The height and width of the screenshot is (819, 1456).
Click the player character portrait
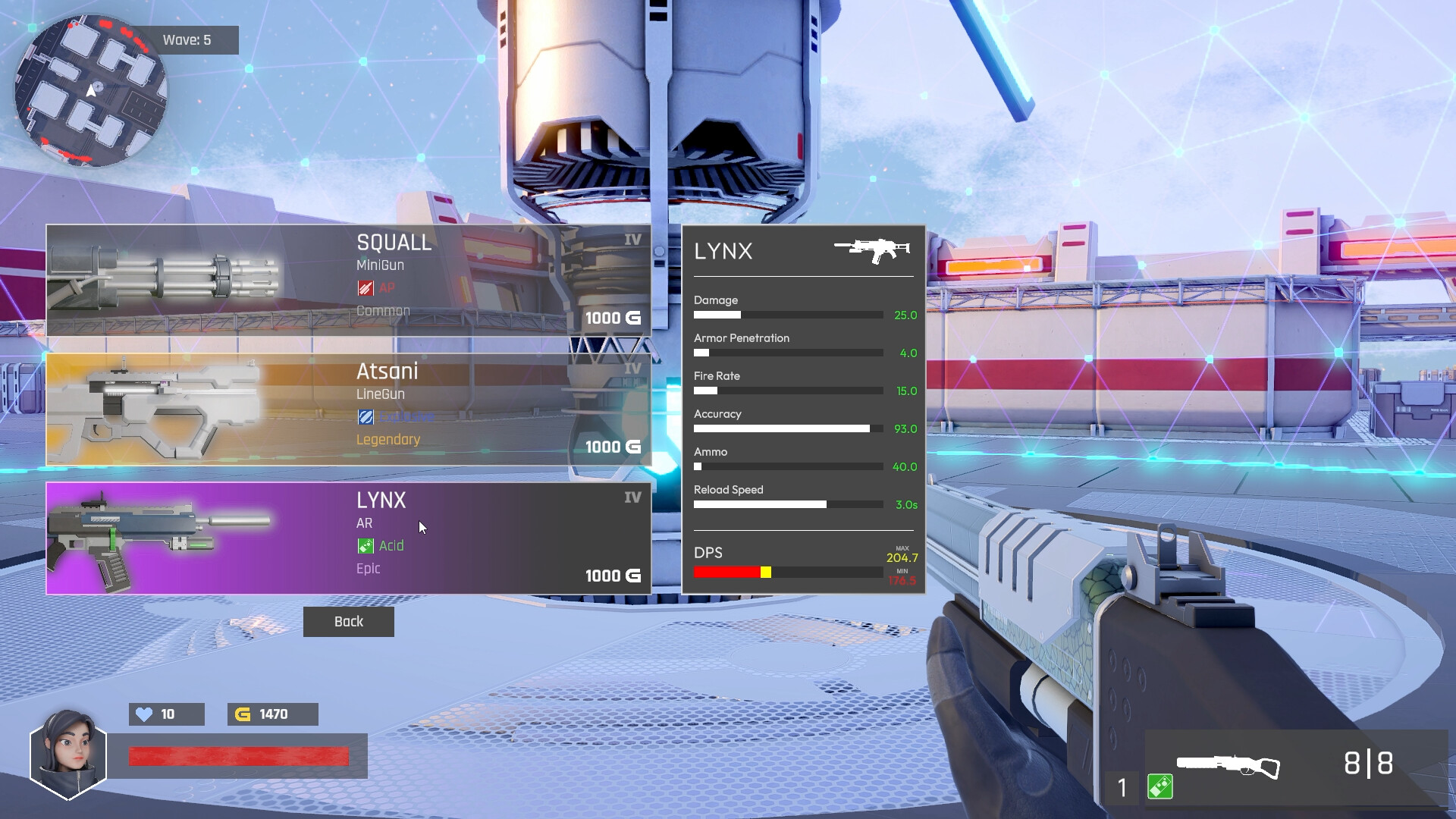coord(68,755)
